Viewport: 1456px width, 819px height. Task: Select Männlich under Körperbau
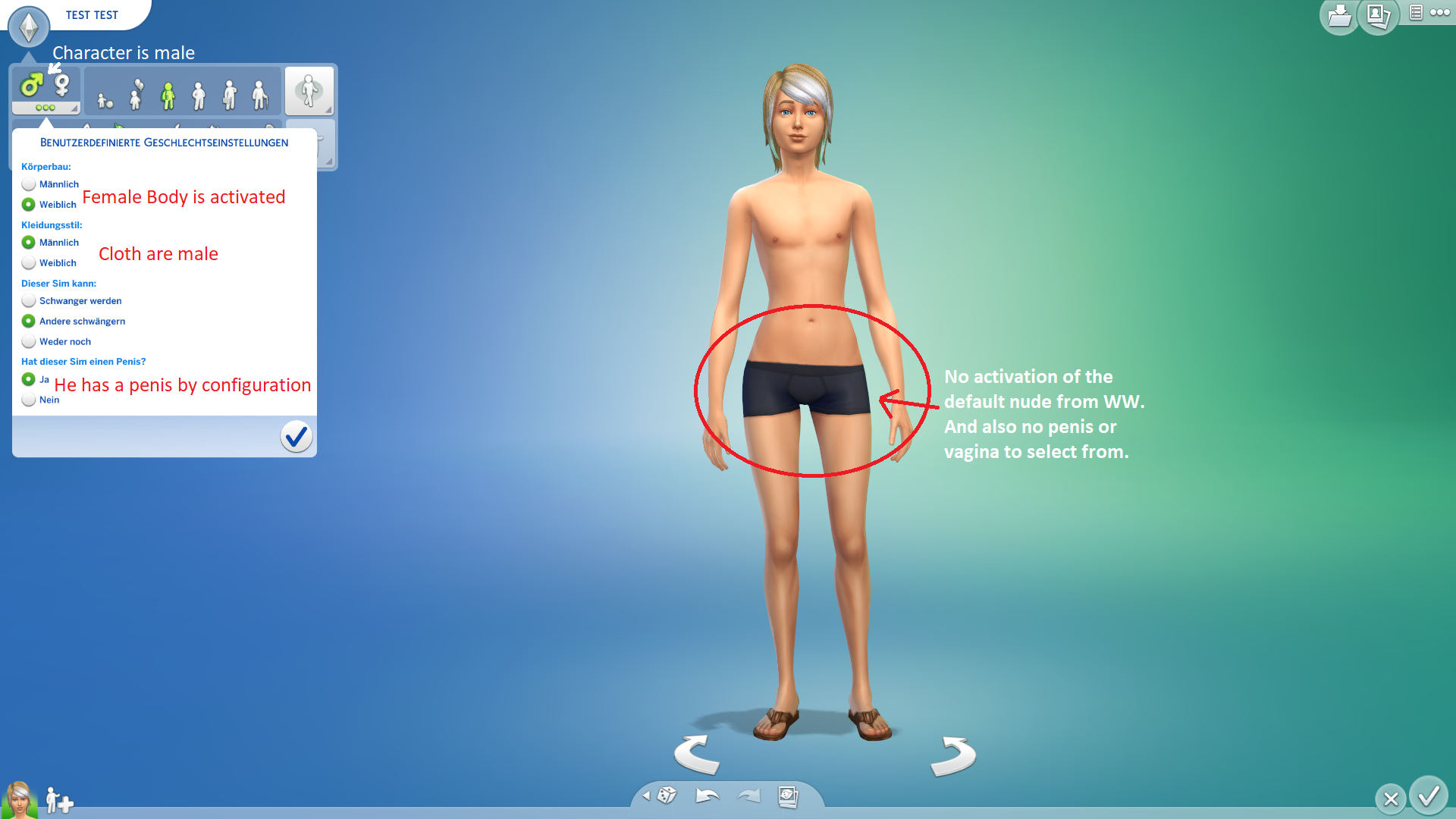click(29, 184)
